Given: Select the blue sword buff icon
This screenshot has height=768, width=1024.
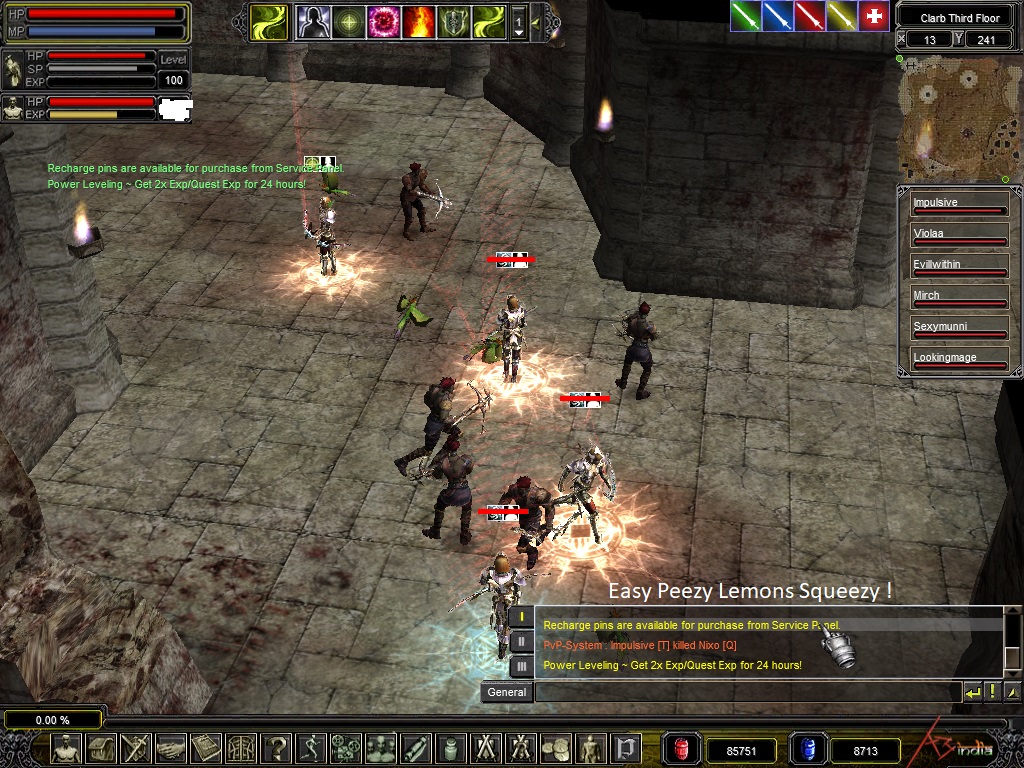Looking at the screenshot, I should pos(777,16).
